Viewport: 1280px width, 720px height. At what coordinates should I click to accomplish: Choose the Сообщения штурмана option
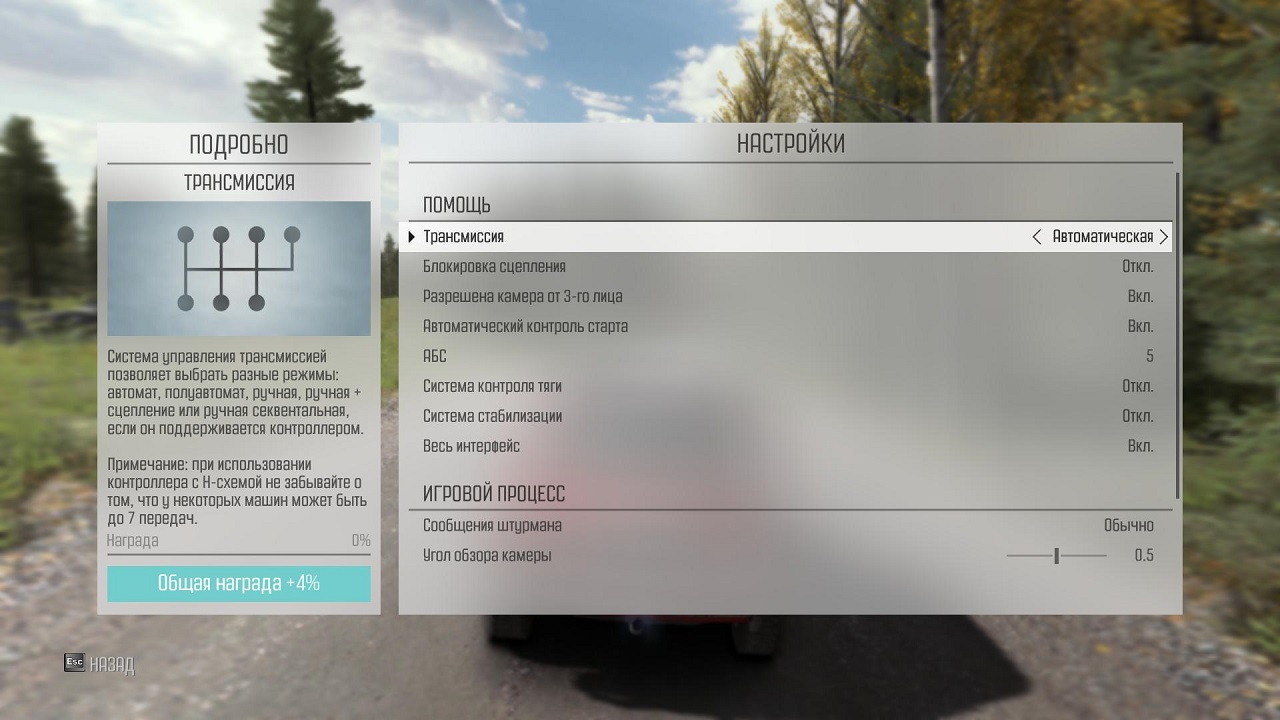coord(788,526)
